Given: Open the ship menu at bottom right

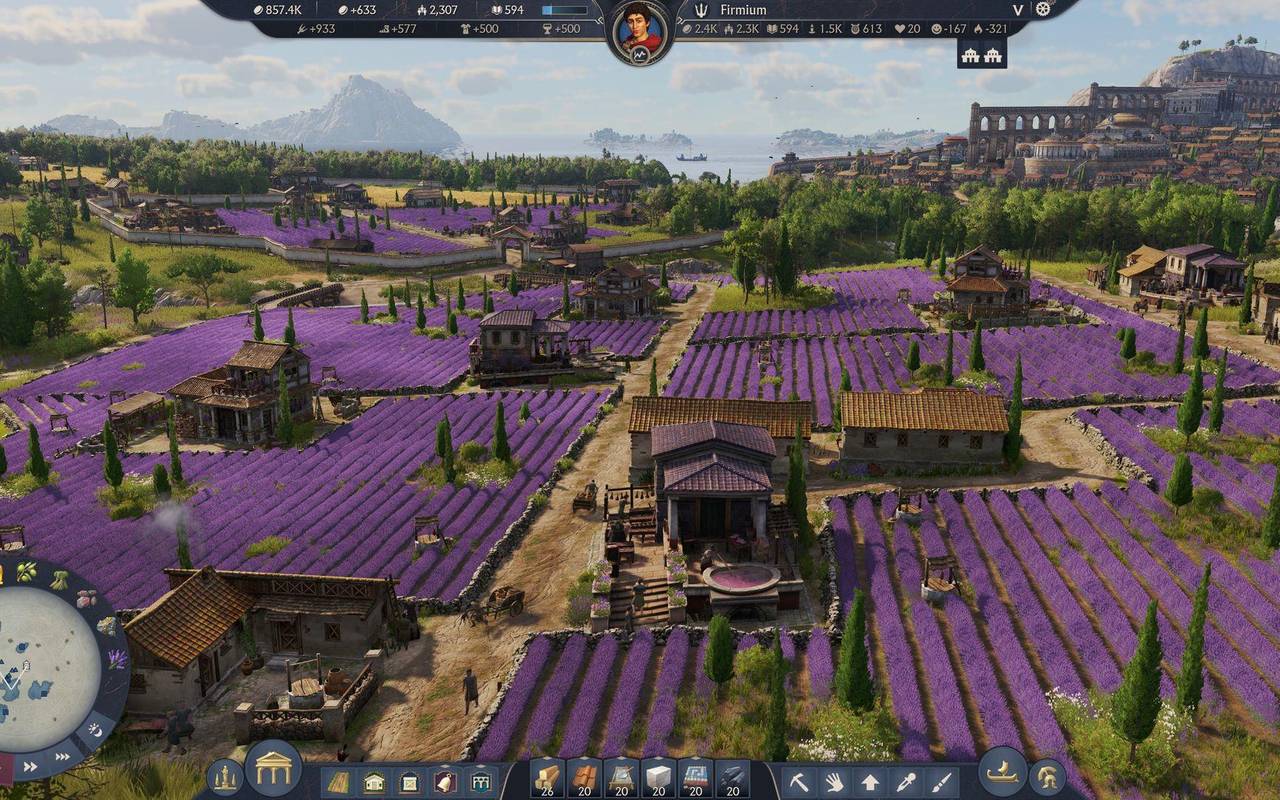Looking at the screenshot, I should point(1000,773).
